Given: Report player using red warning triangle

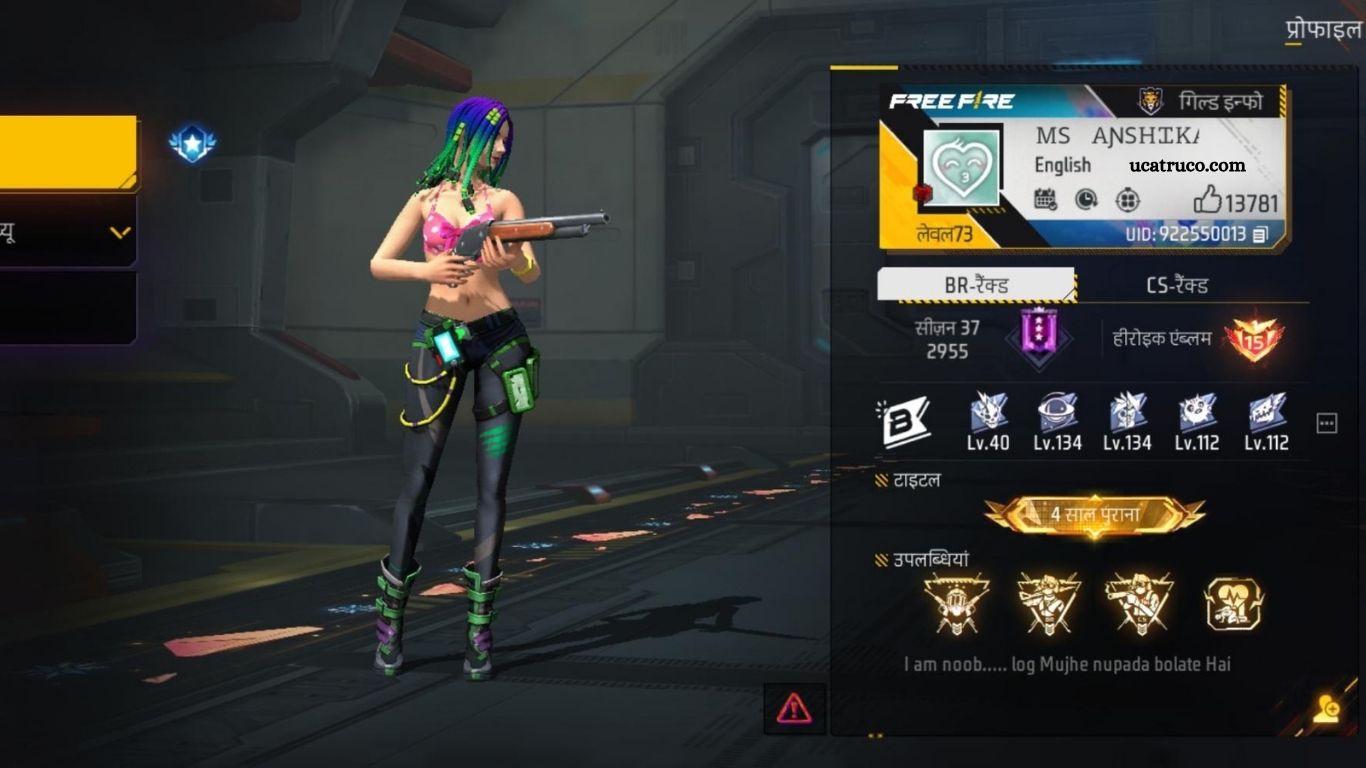Looking at the screenshot, I should point(794,709).
